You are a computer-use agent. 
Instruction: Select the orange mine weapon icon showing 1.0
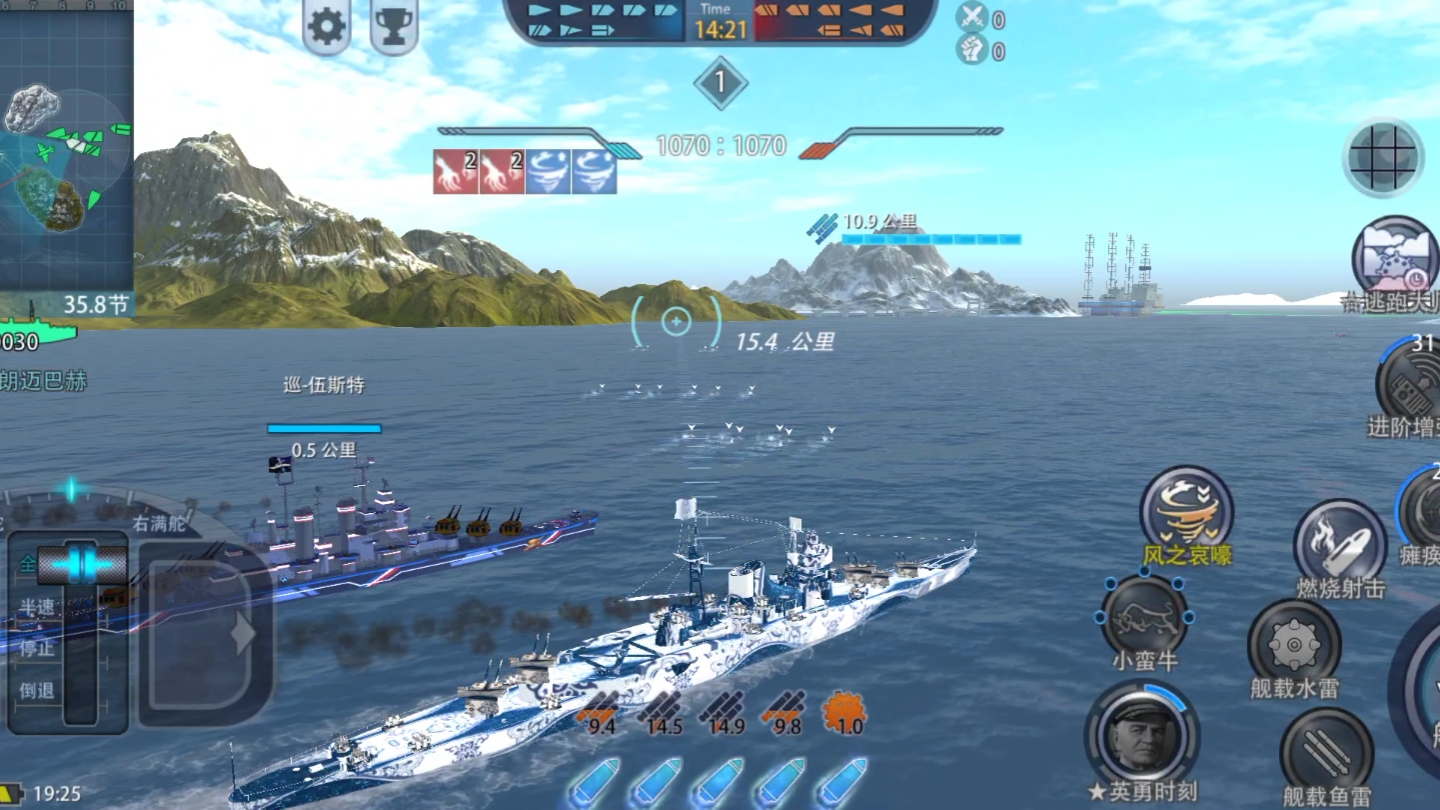844,713
